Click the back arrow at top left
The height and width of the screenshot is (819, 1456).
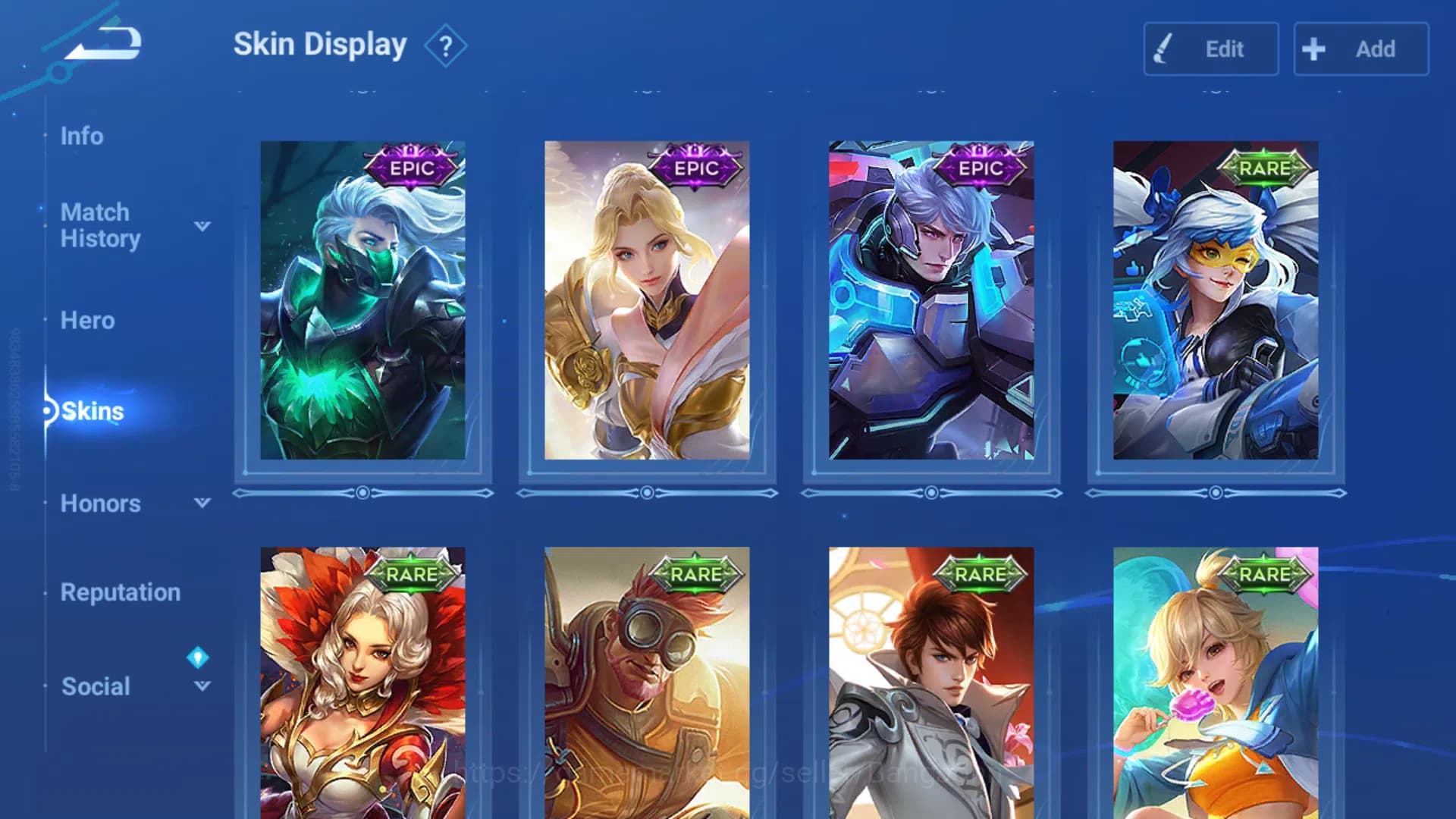coord(102,43)
